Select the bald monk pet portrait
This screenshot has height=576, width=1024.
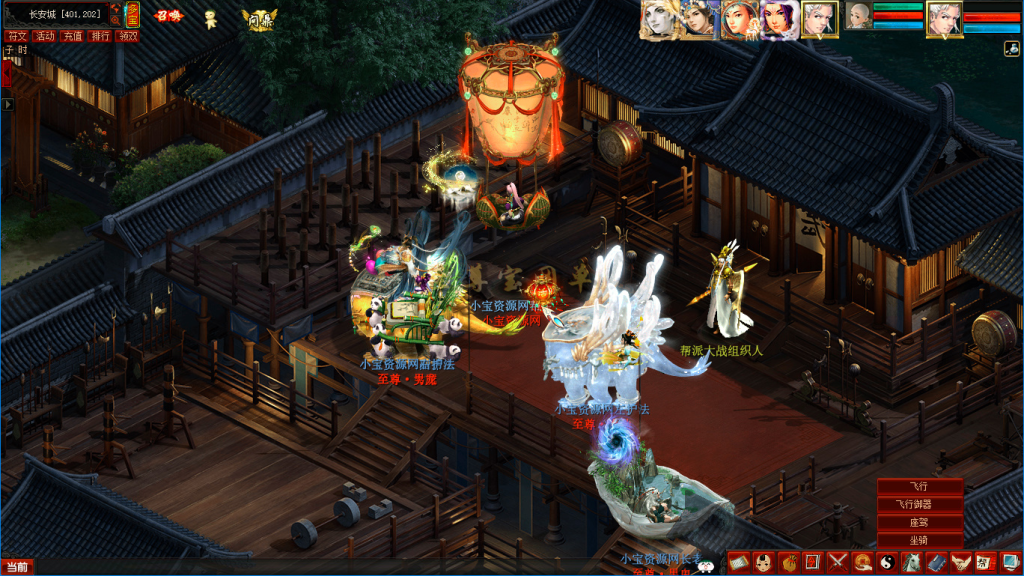click(859, 17)
